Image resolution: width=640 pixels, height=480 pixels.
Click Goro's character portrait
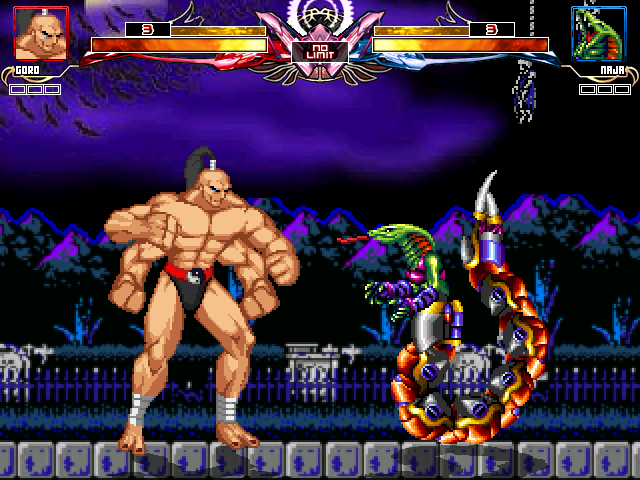click(41, 33)
